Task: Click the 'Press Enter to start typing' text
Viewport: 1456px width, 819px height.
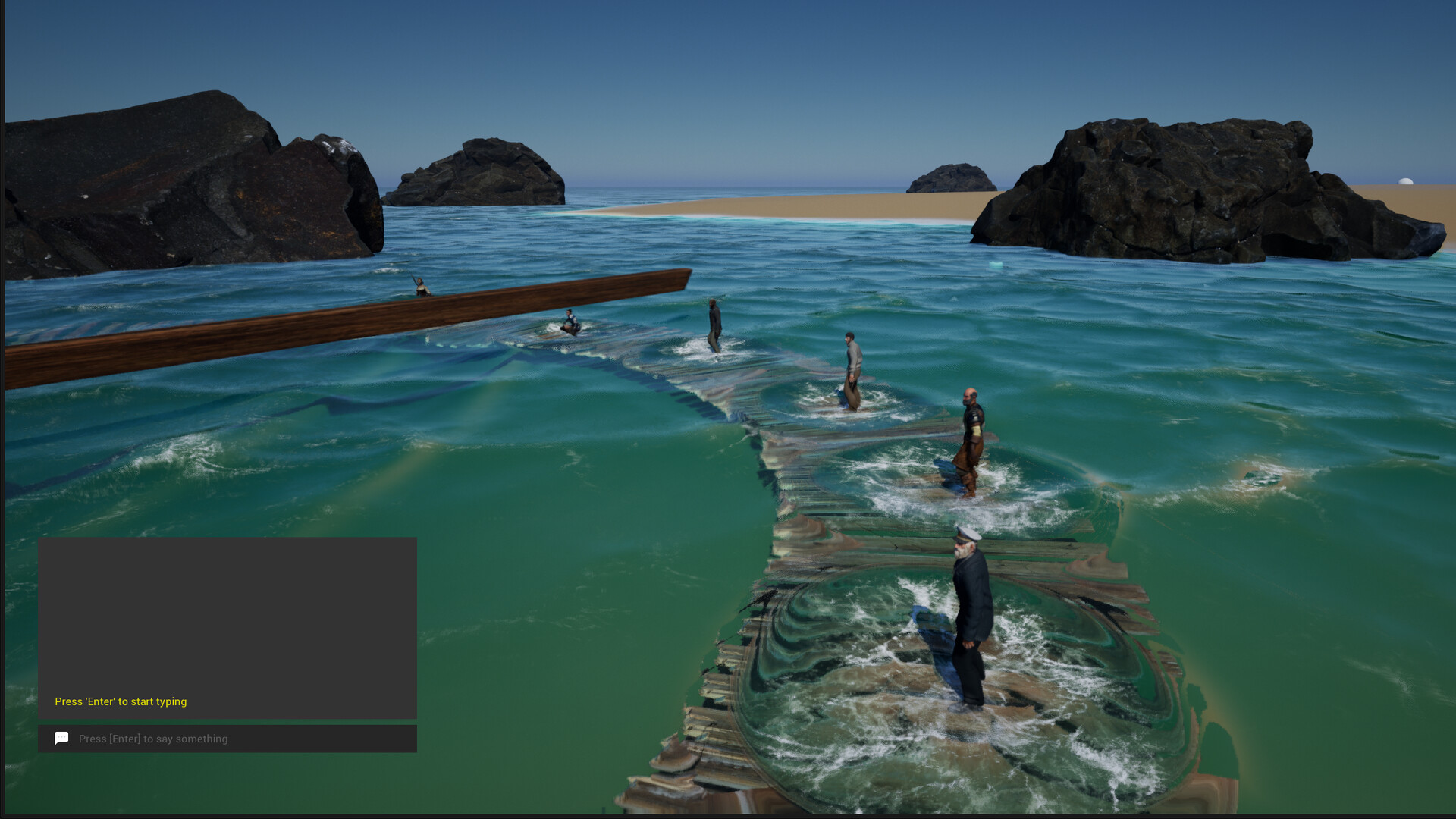Action: click(121, 701)
